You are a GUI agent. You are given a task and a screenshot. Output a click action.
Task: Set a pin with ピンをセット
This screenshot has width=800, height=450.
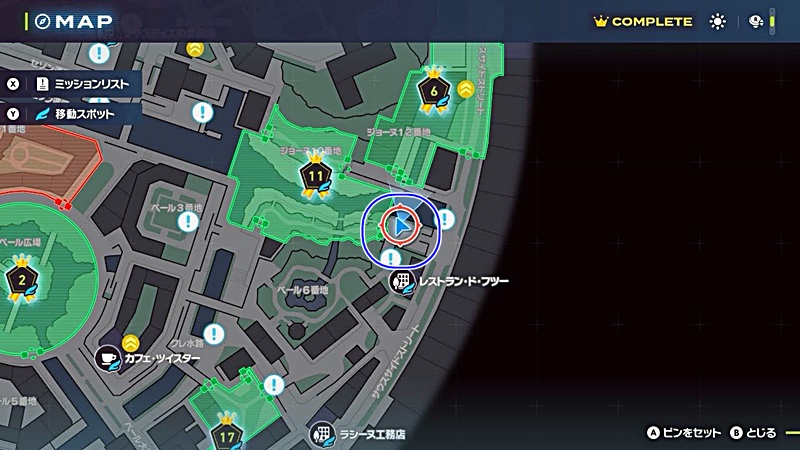coord(684,433)
